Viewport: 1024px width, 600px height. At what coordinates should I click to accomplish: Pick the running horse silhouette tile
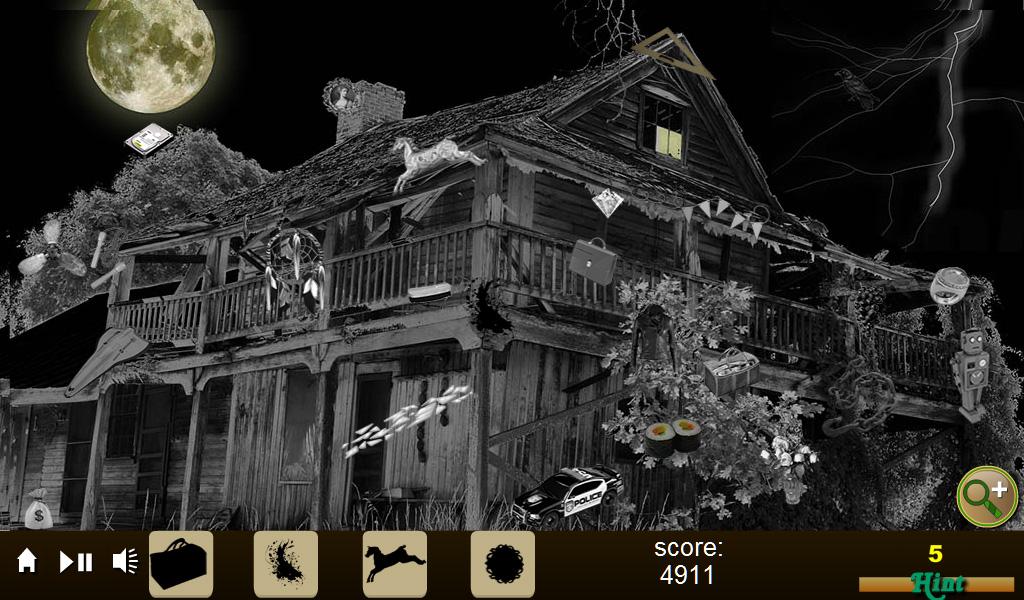click(x=394, y=564)
